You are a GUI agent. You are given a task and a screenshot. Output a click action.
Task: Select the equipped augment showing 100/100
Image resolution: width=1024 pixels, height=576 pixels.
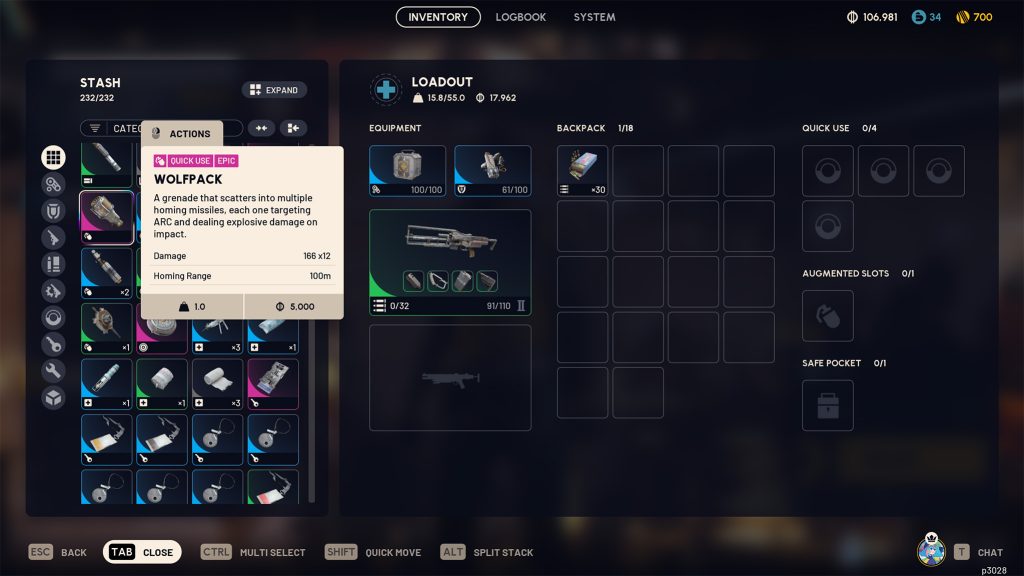[x=407, y=171]
